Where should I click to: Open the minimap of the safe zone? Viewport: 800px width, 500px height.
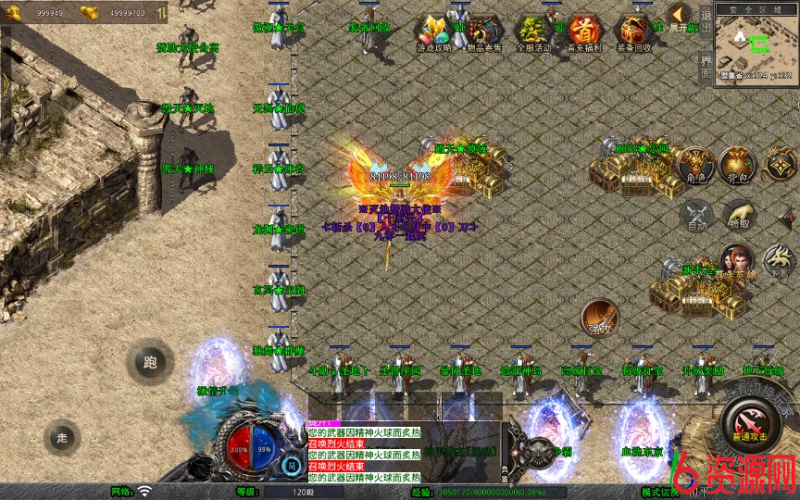coord(757,45)
